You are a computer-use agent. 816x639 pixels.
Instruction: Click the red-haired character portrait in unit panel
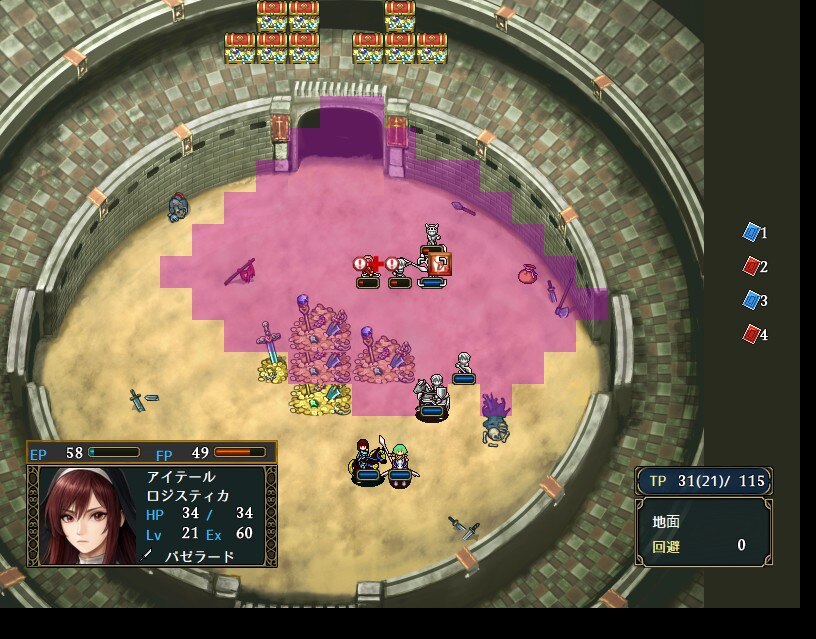[x=84, y=516]
